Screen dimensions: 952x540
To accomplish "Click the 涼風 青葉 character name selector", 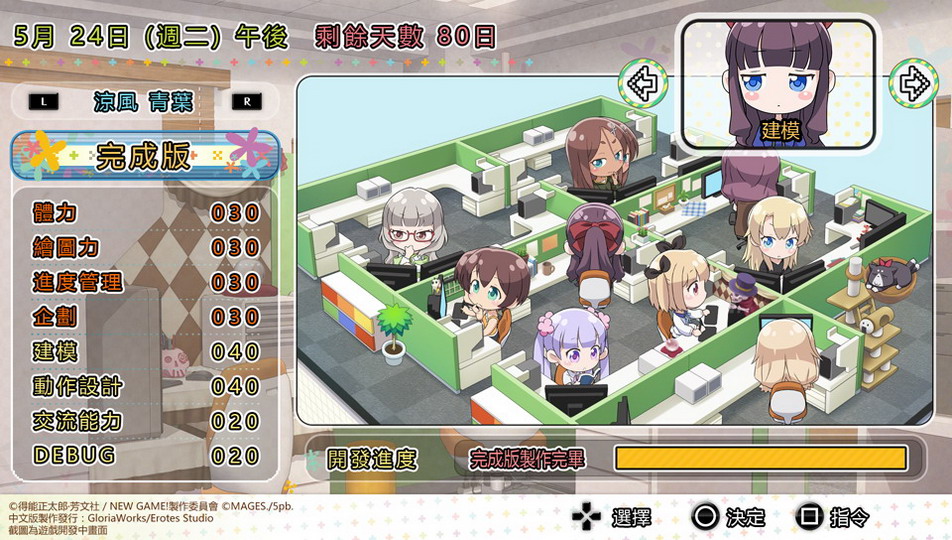I will (x=144, y=102).
